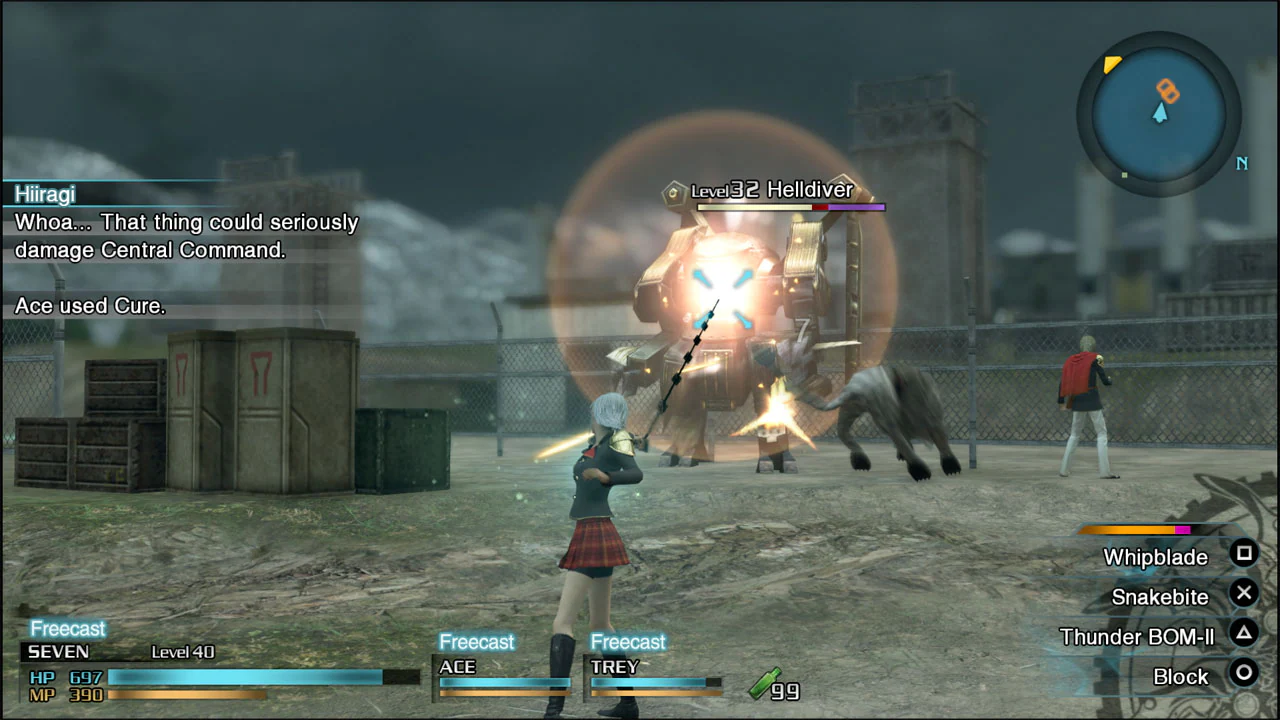Toggle Freecast status above TREY
Screen dimensions: 1280x720
point(628,641)
